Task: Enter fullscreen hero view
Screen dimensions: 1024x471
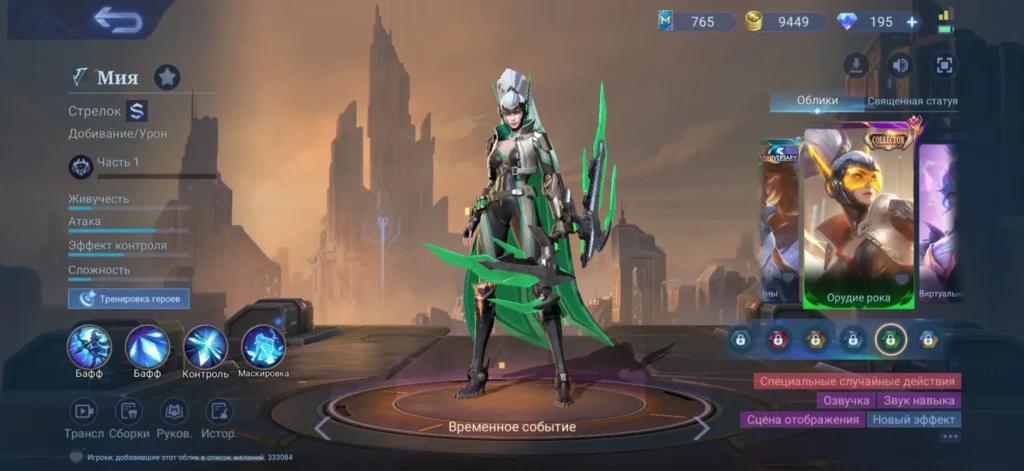Action: point(943,66)
